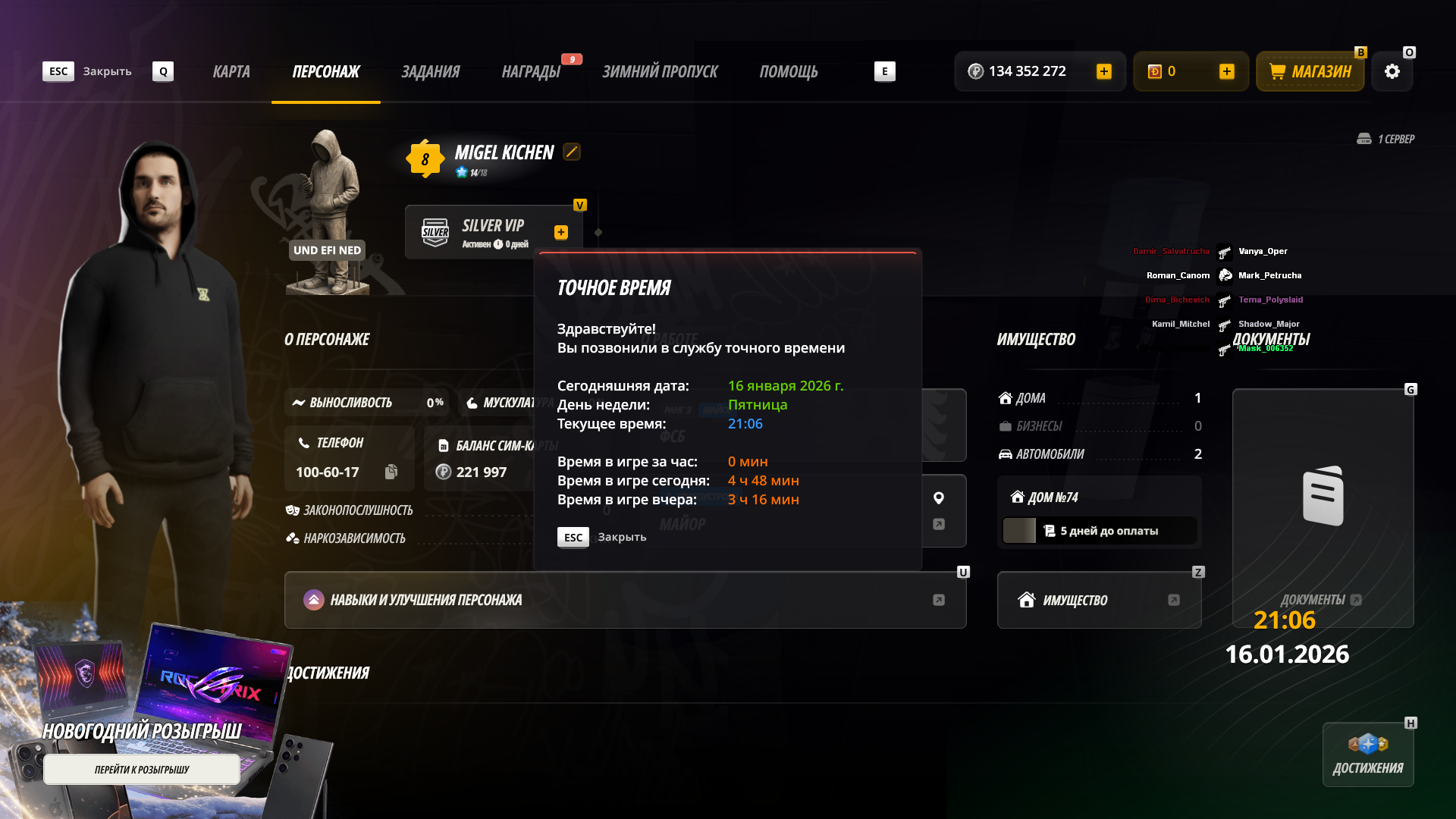Extend the Silver VIP status
The width and height of the screenshot is (1456, 819).
pyautogui.click(x=561, y=233)
